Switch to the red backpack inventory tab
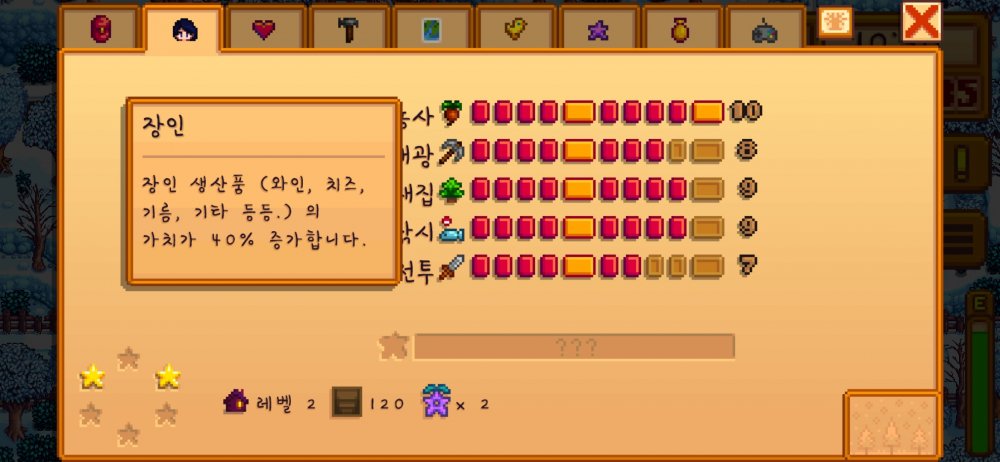This screenshot has width=1000, height=462. (x=101, y=30)
